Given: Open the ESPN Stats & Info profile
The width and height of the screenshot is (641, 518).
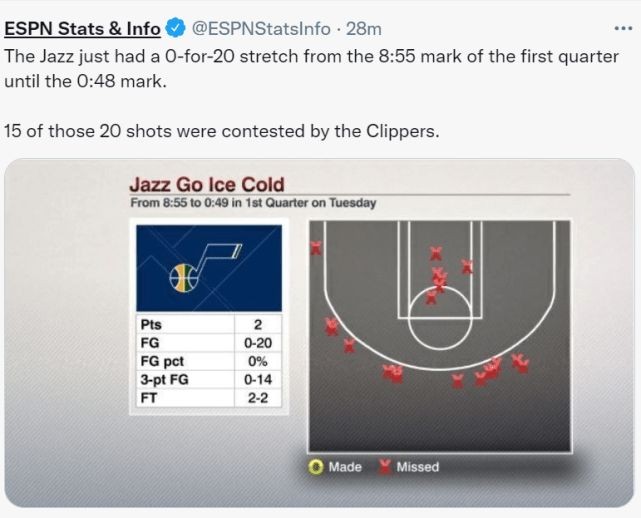Looking at the screenshot, I should pos(83,28).
